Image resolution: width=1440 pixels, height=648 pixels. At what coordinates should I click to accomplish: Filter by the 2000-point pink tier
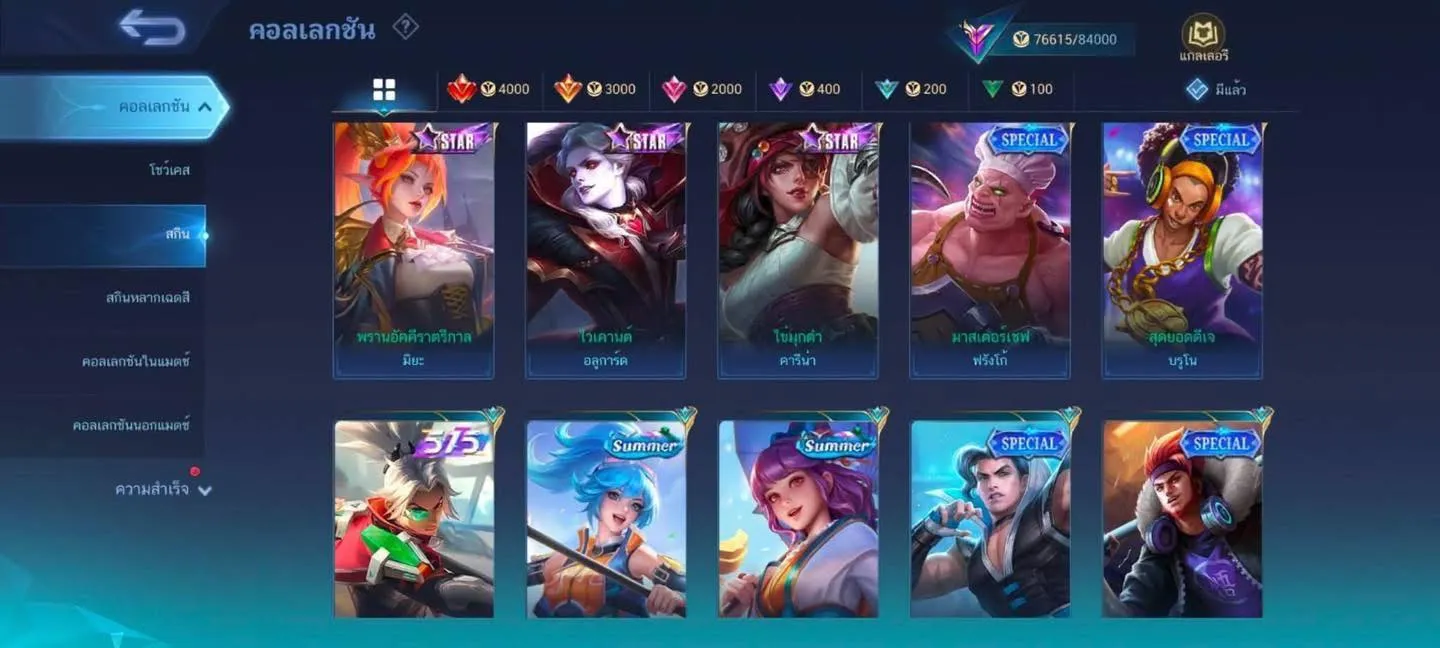pyautogui.click(x=701, y=89)
